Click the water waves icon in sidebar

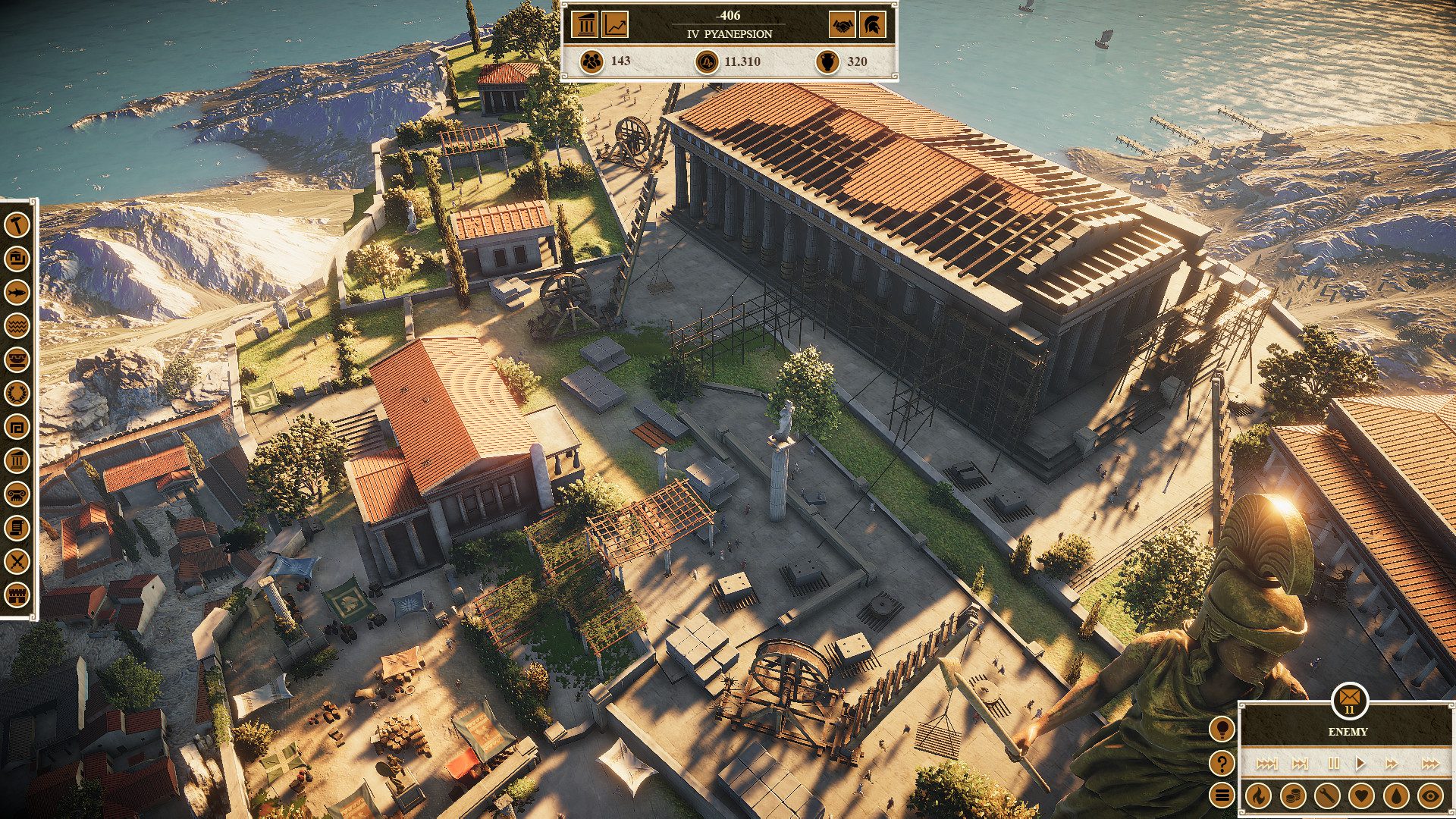pos(16,325)
